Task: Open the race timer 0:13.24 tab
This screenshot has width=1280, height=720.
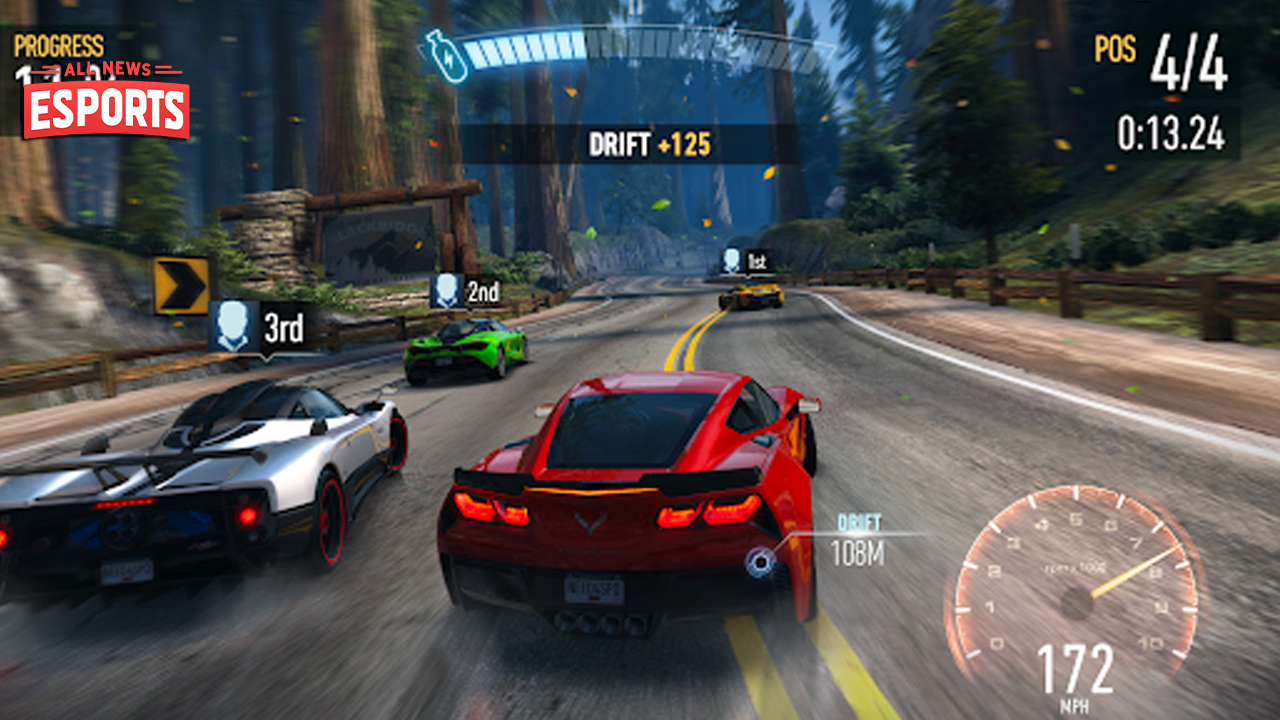Action: click(x=1171, y=130)
